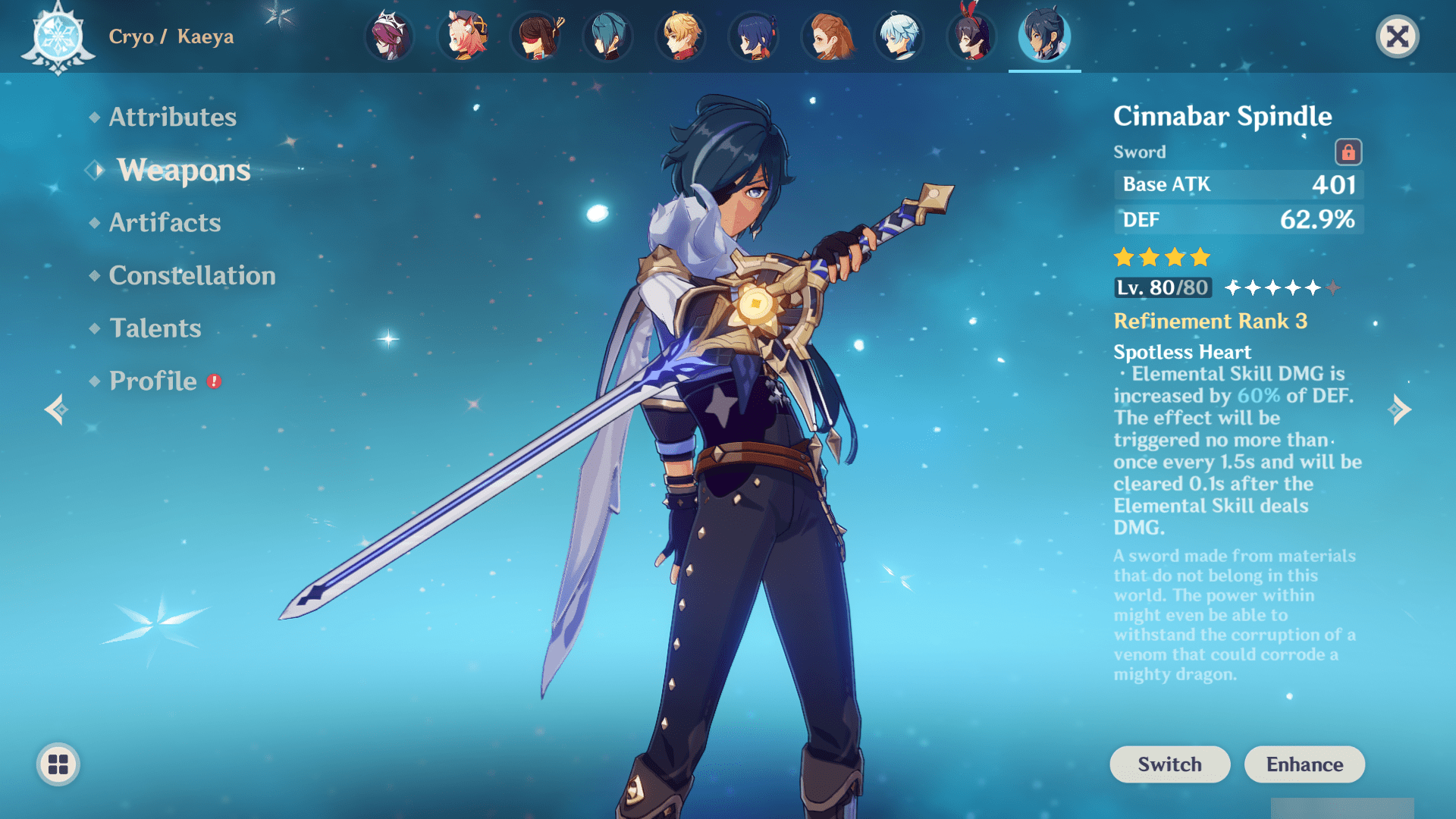
Task: Show the Profile page
Action: pos(153,381)
